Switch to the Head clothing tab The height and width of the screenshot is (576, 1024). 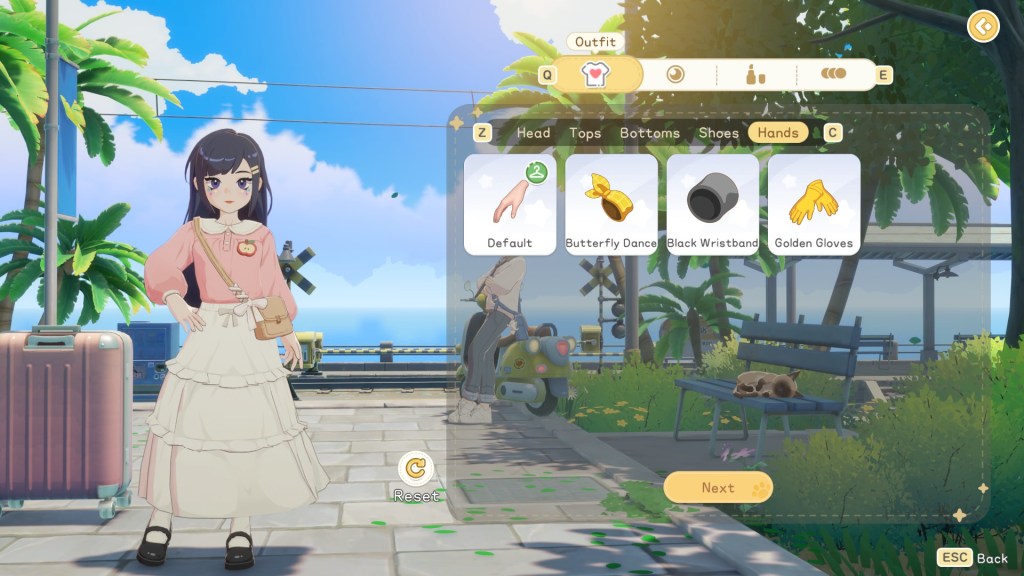(533, 133)
